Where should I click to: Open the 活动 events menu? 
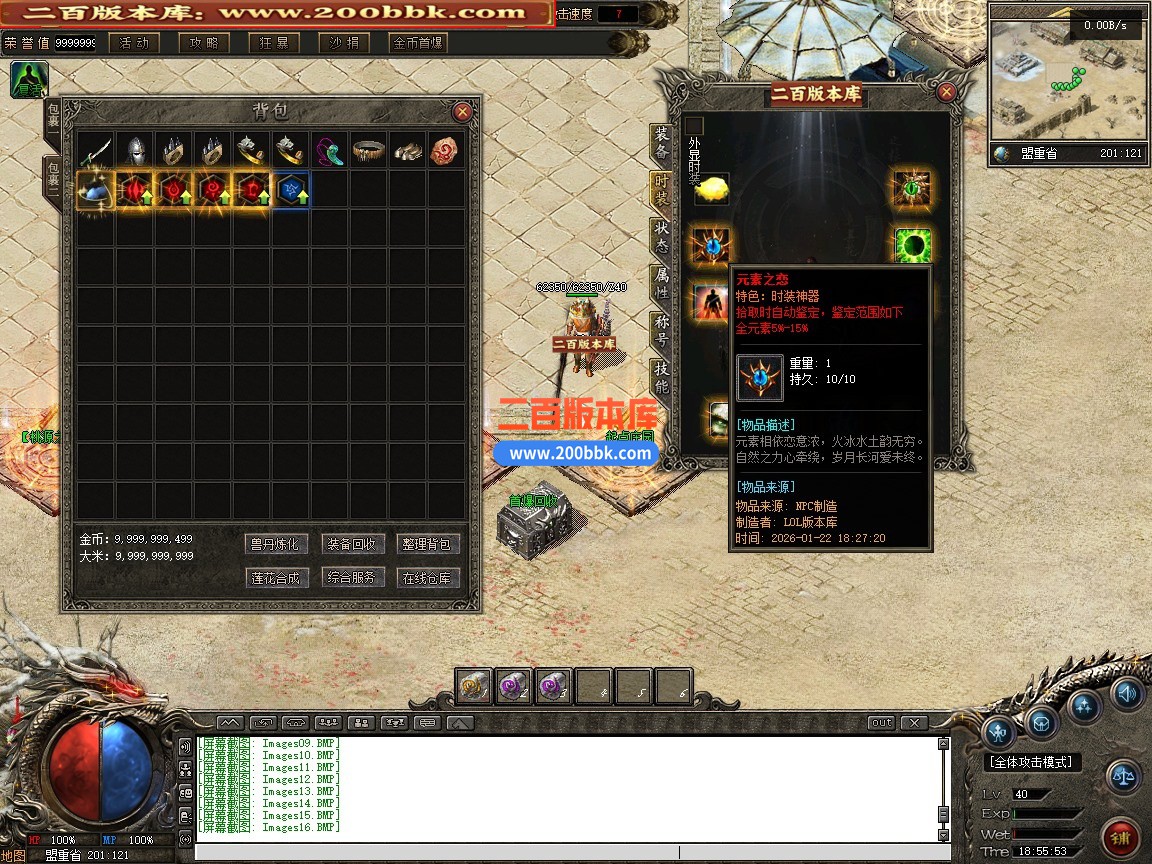pos(134,43)
